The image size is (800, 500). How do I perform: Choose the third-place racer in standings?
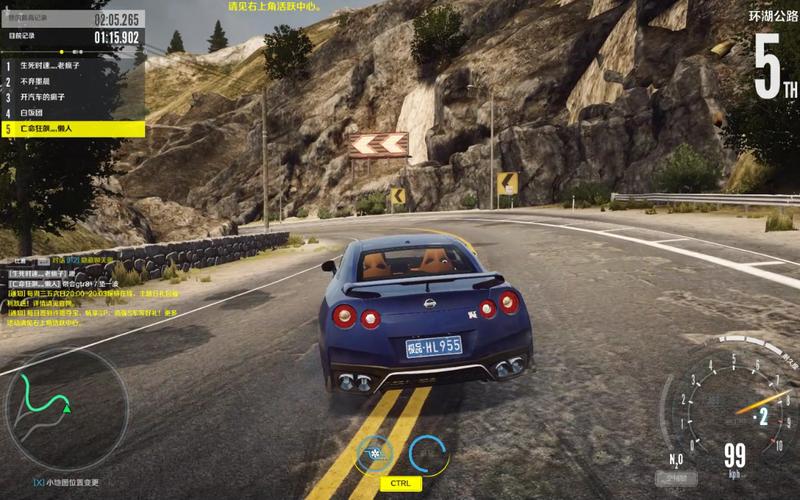coord(73,98)
